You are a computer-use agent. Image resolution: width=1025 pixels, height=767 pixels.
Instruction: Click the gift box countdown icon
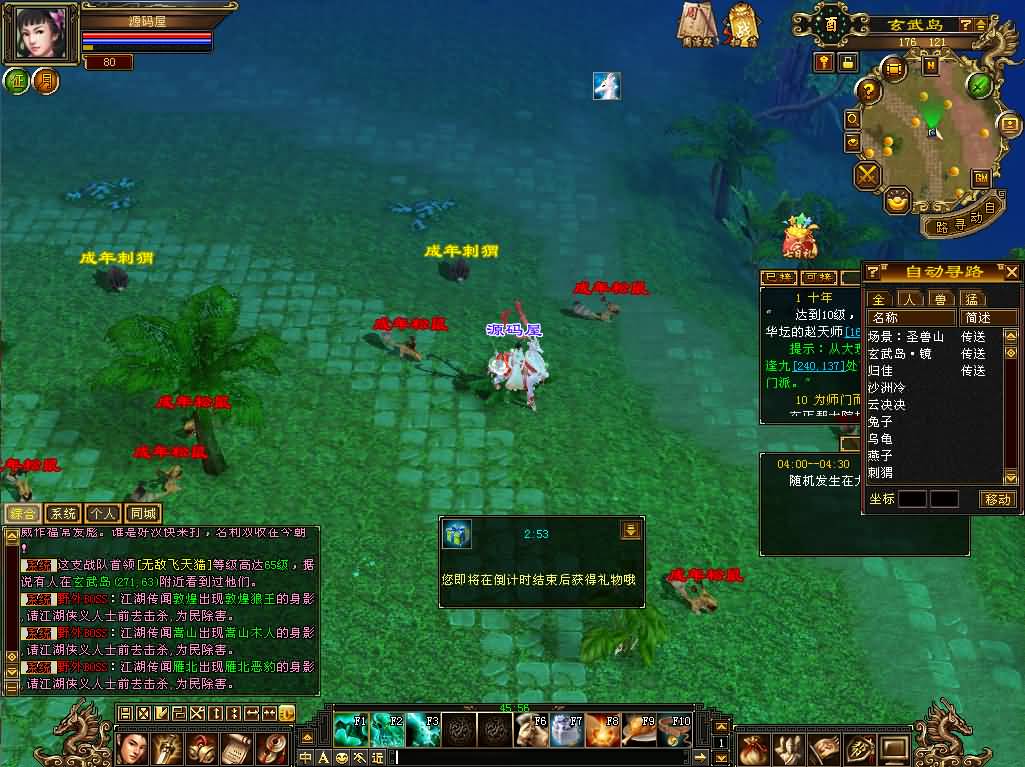point(457,533)
